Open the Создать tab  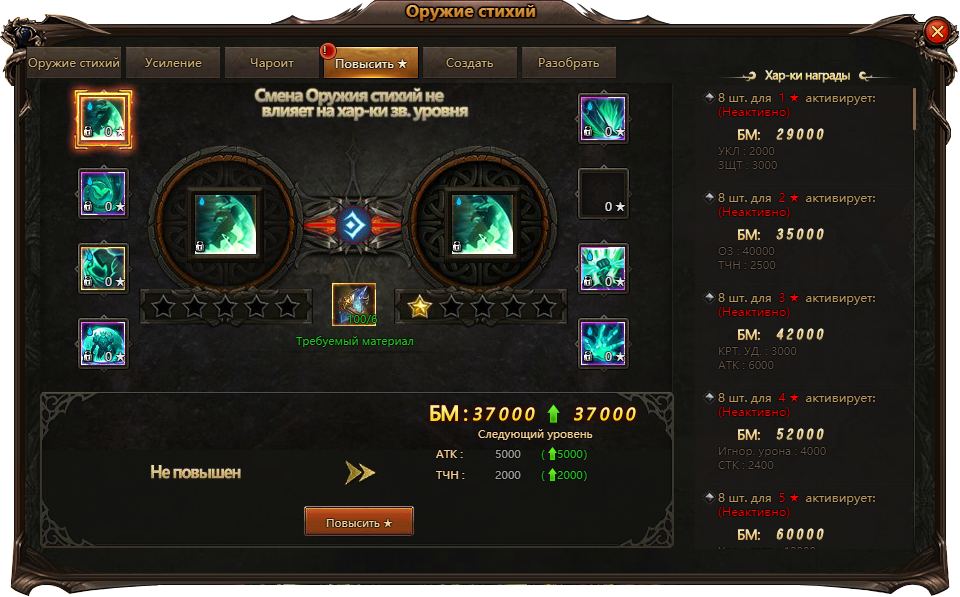pos(470,63)
